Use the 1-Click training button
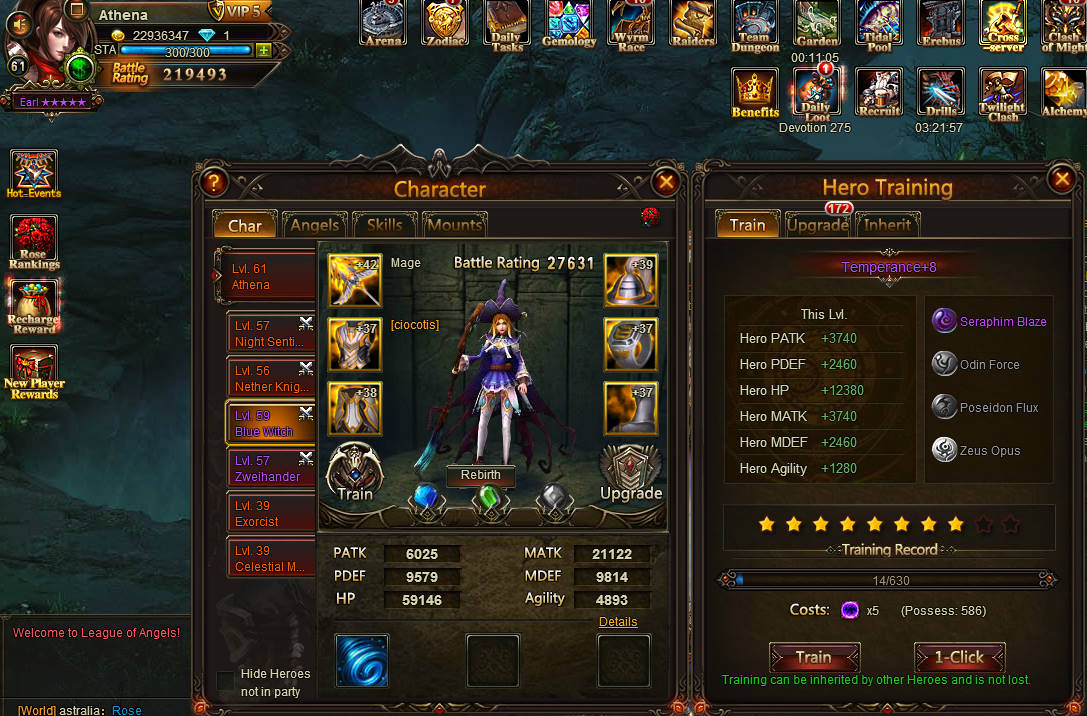1087x716 pixels. click(x=959, y=657)
